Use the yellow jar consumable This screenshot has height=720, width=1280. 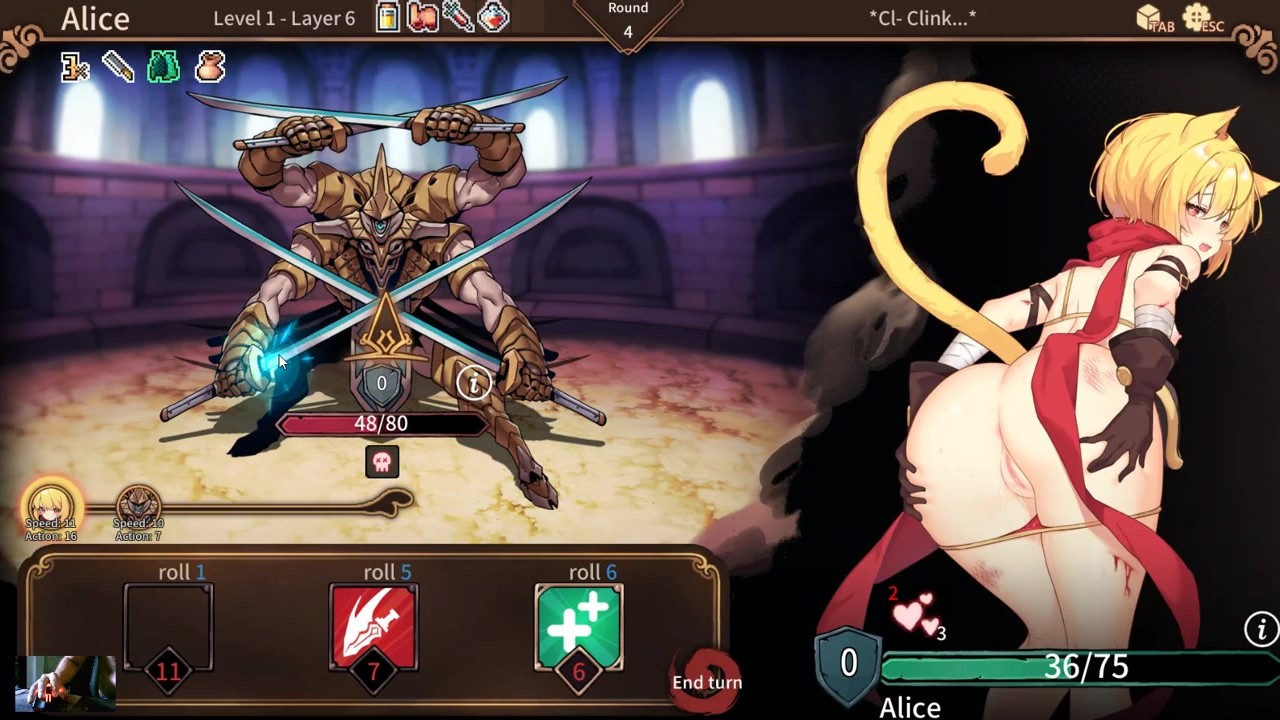388,17
